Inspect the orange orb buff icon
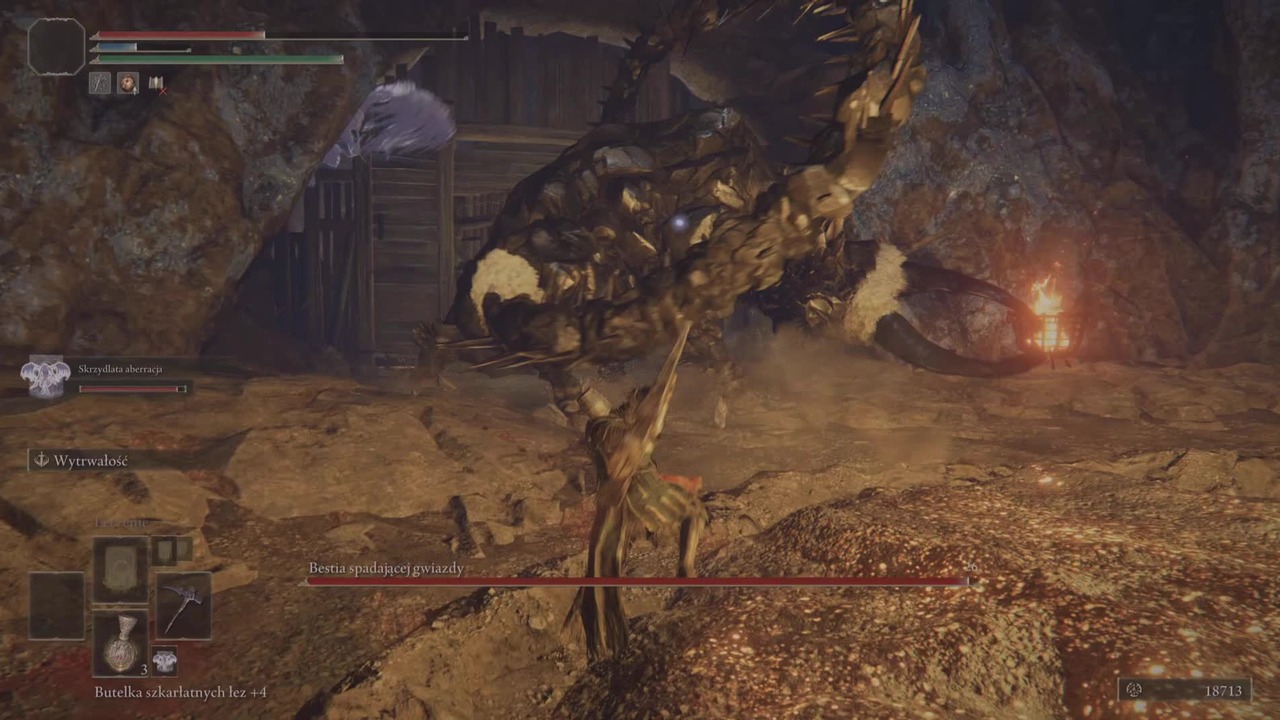 tap(128, 84)
